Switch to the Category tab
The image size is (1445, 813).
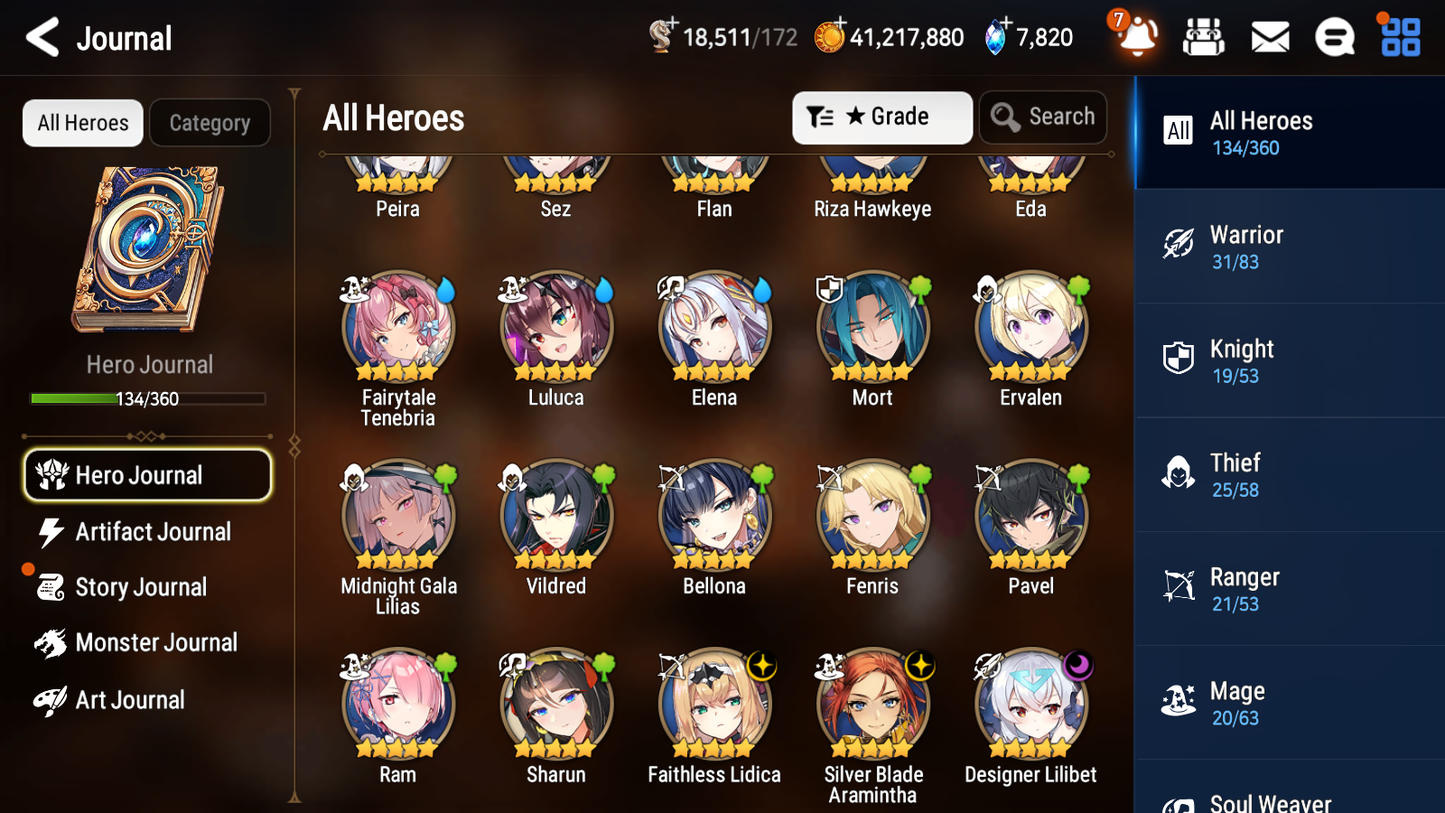point(210,122)
